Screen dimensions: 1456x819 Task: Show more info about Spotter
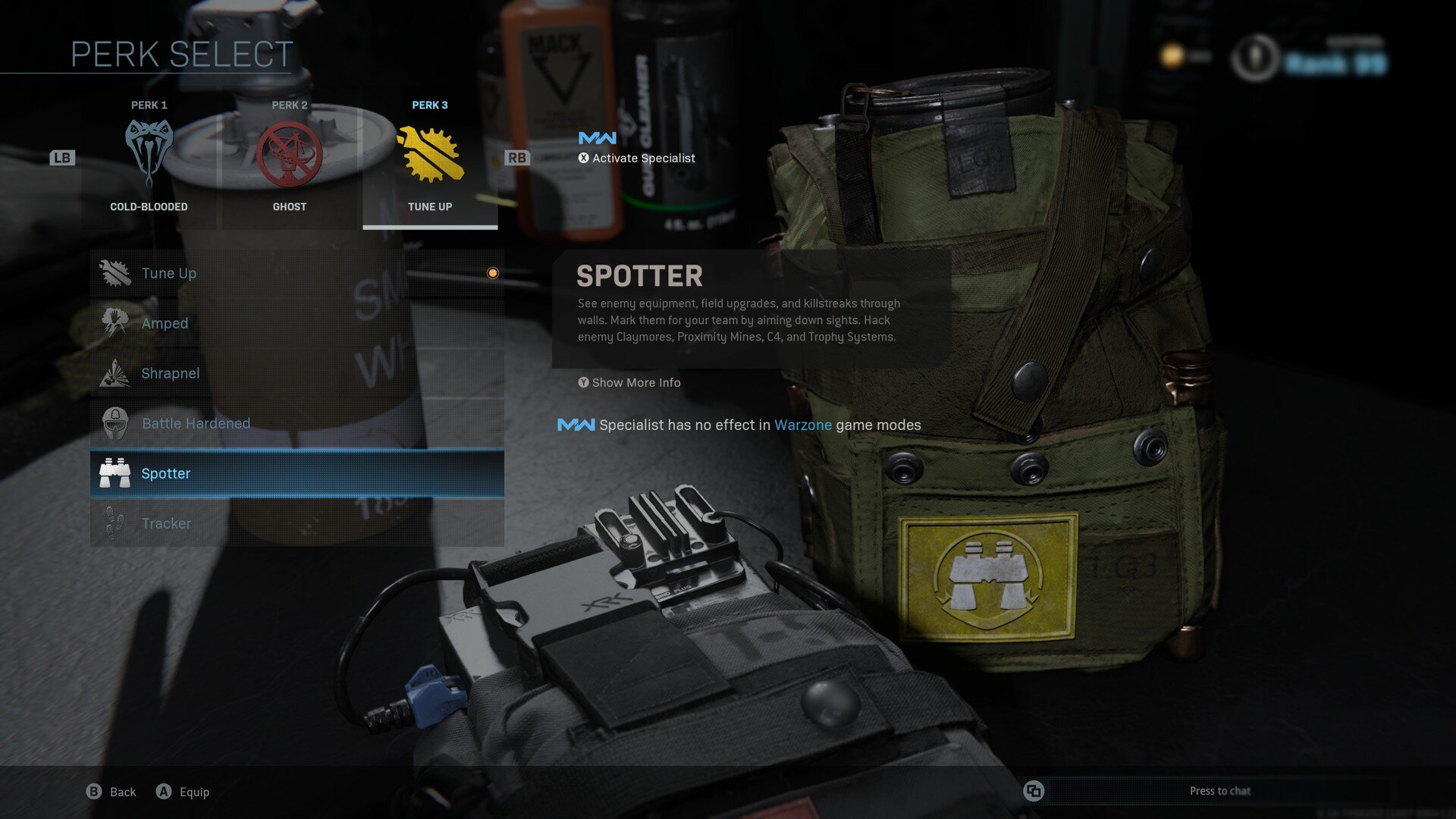click(629, 383)
